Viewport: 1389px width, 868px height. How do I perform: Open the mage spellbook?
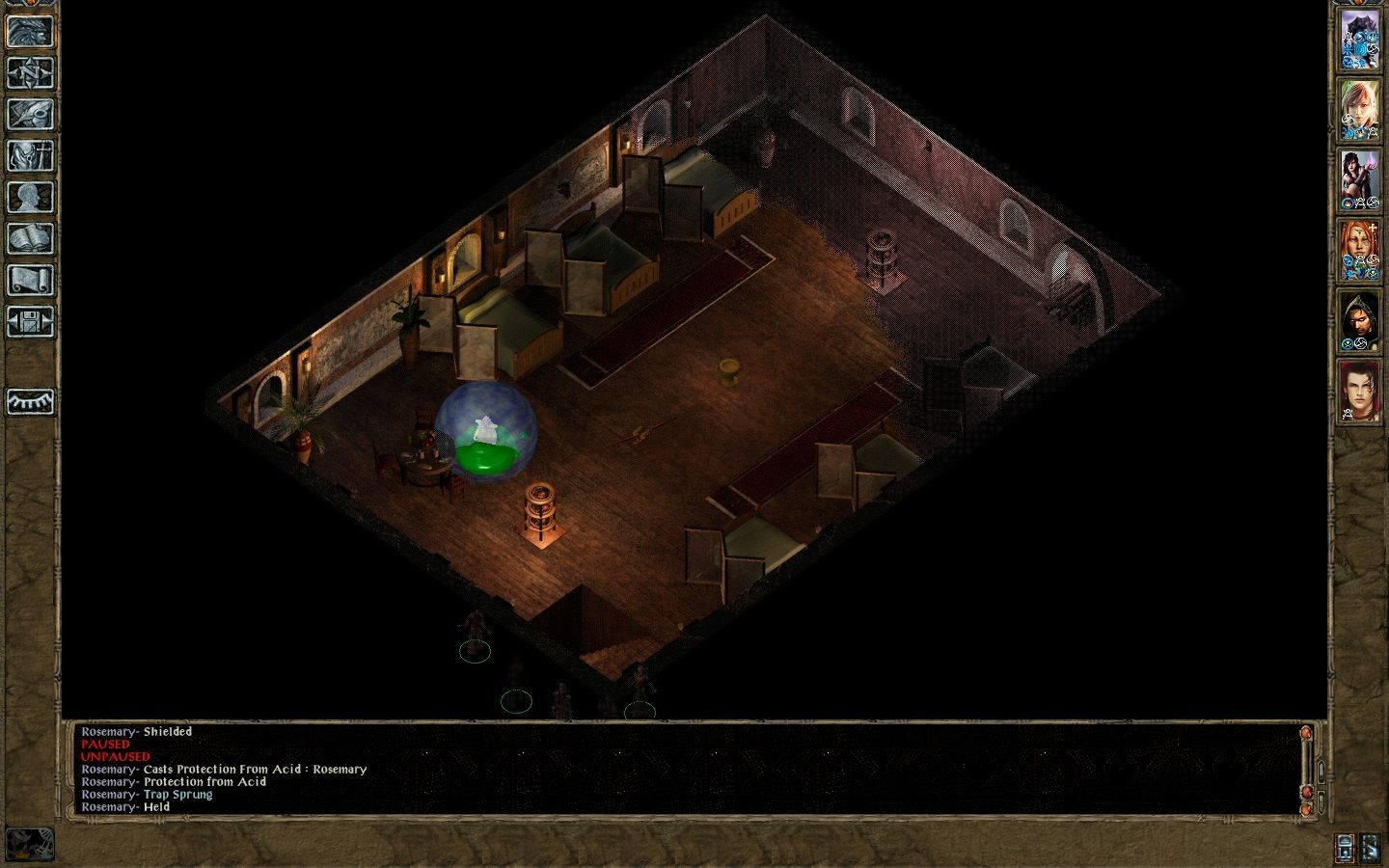pyautogui.click(x=30, y=238)
